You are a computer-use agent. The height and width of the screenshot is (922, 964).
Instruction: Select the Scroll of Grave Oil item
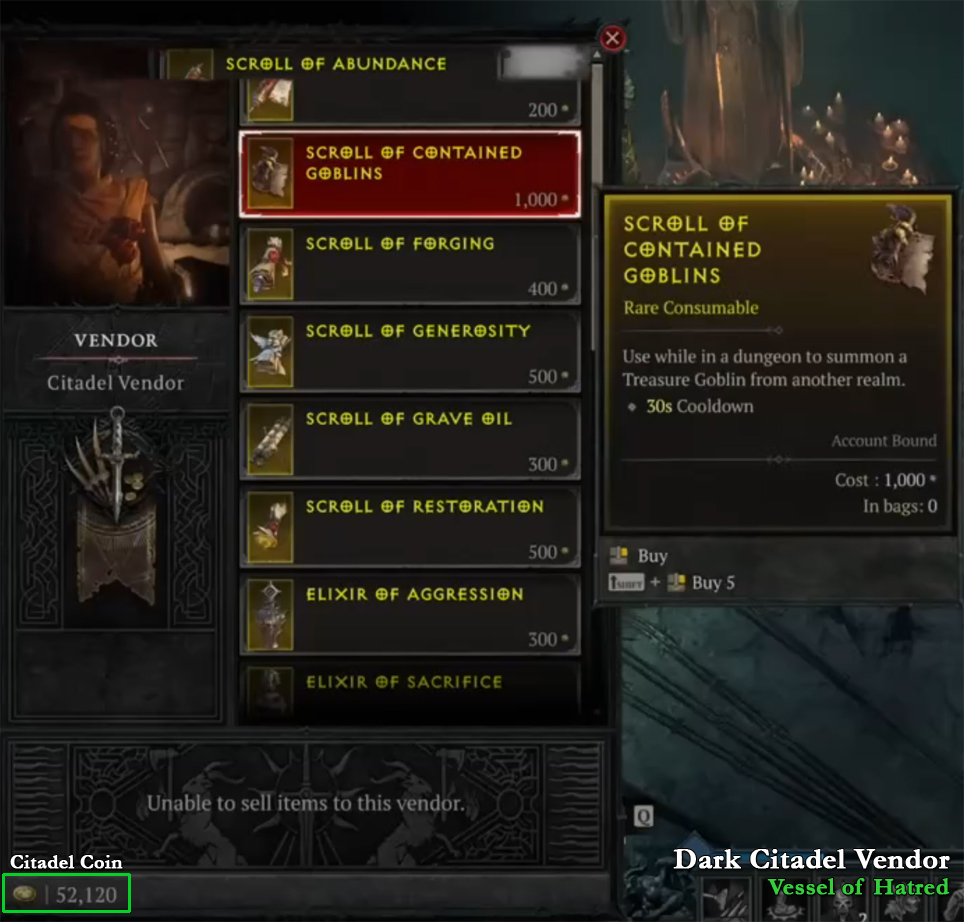tap(410, 439)
